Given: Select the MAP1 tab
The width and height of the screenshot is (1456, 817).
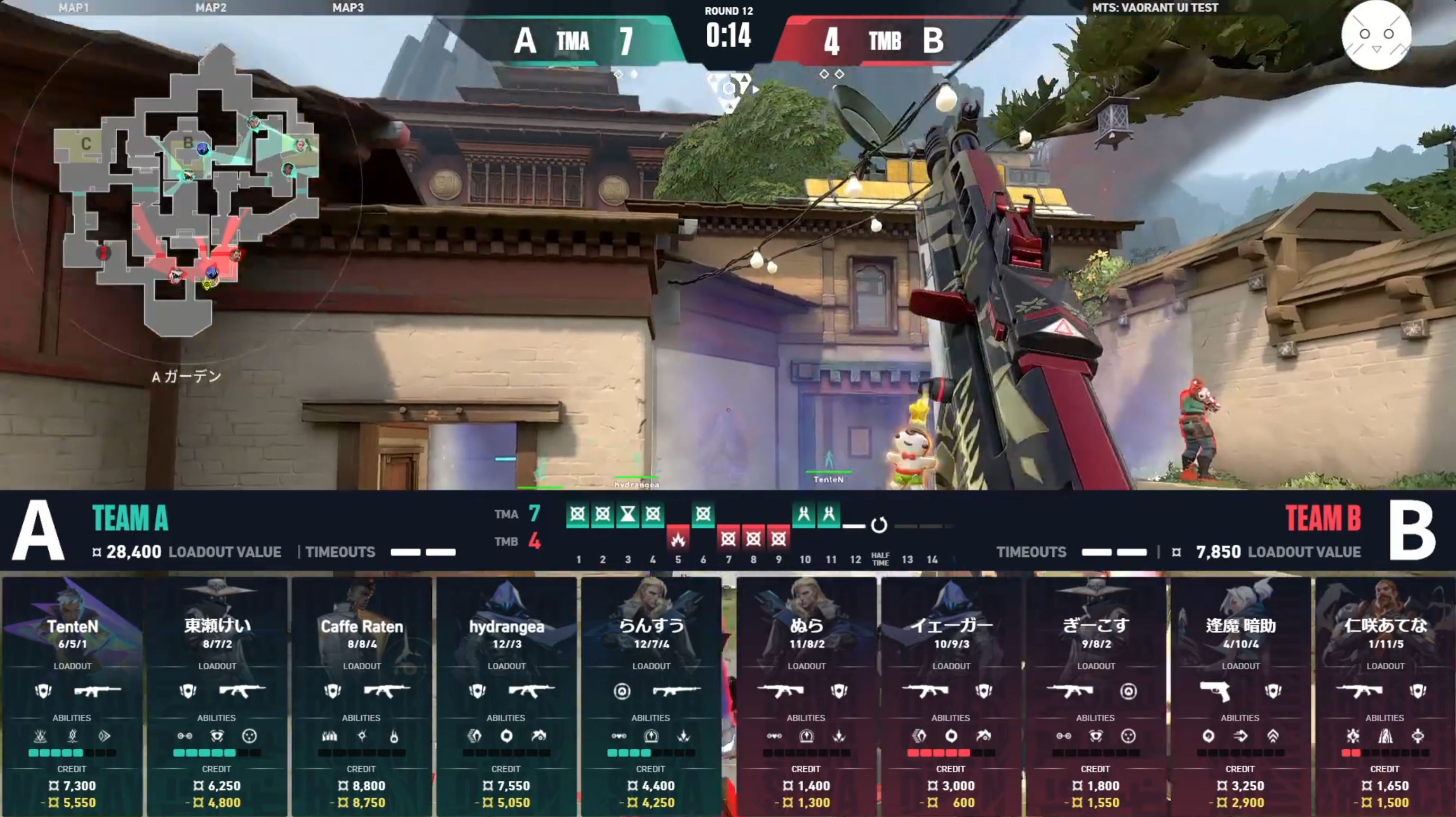Looking at the screenshot, I should 74,7.
